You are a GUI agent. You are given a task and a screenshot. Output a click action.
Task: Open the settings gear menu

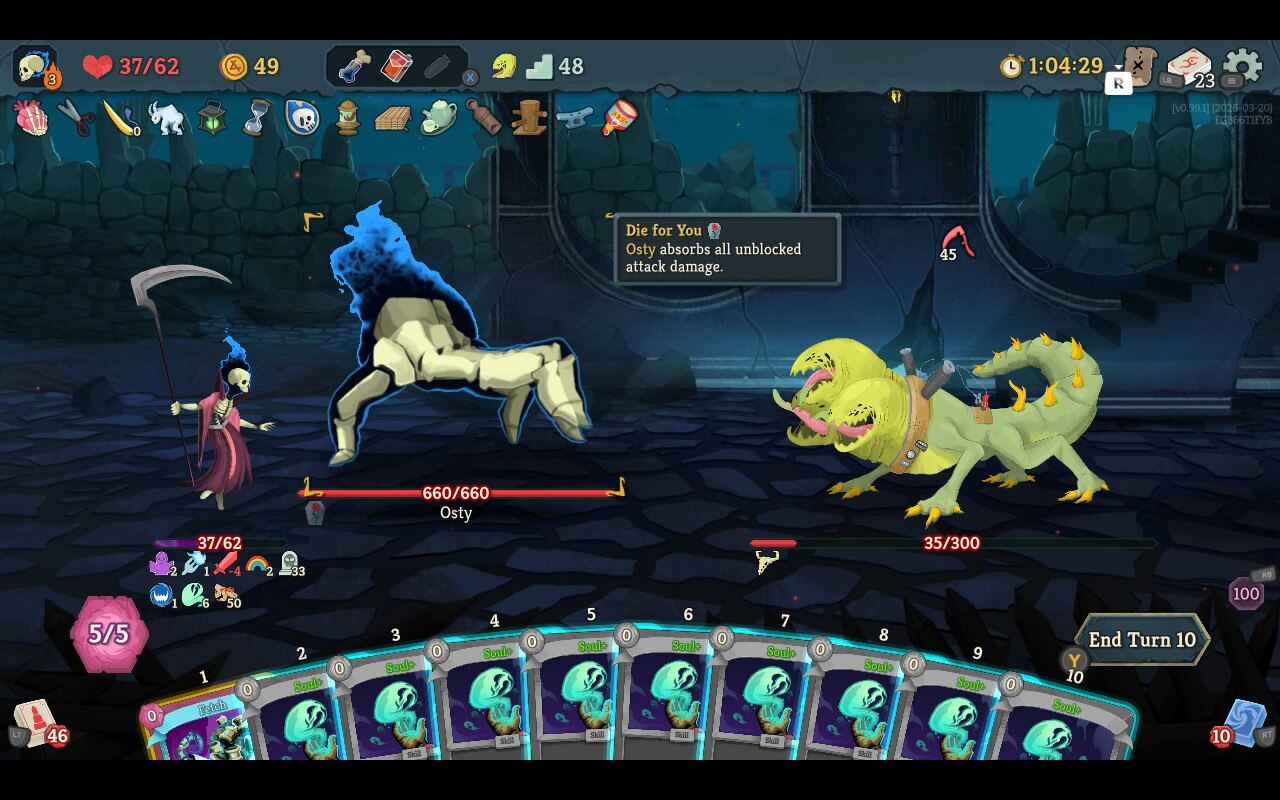[x=1242, y=67]
